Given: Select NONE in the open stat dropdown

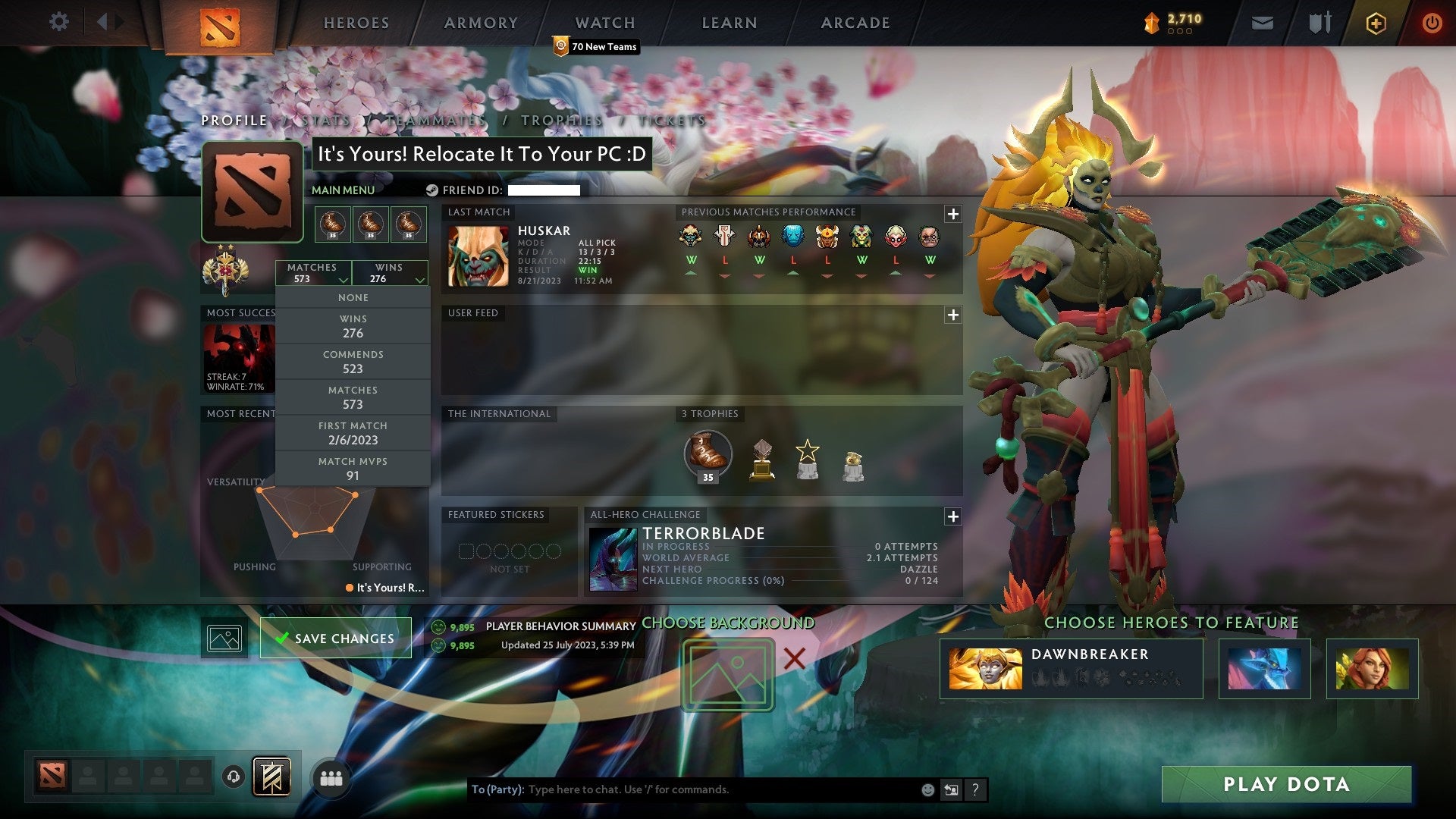Looking at the screenshot, I should coord(353,297).
